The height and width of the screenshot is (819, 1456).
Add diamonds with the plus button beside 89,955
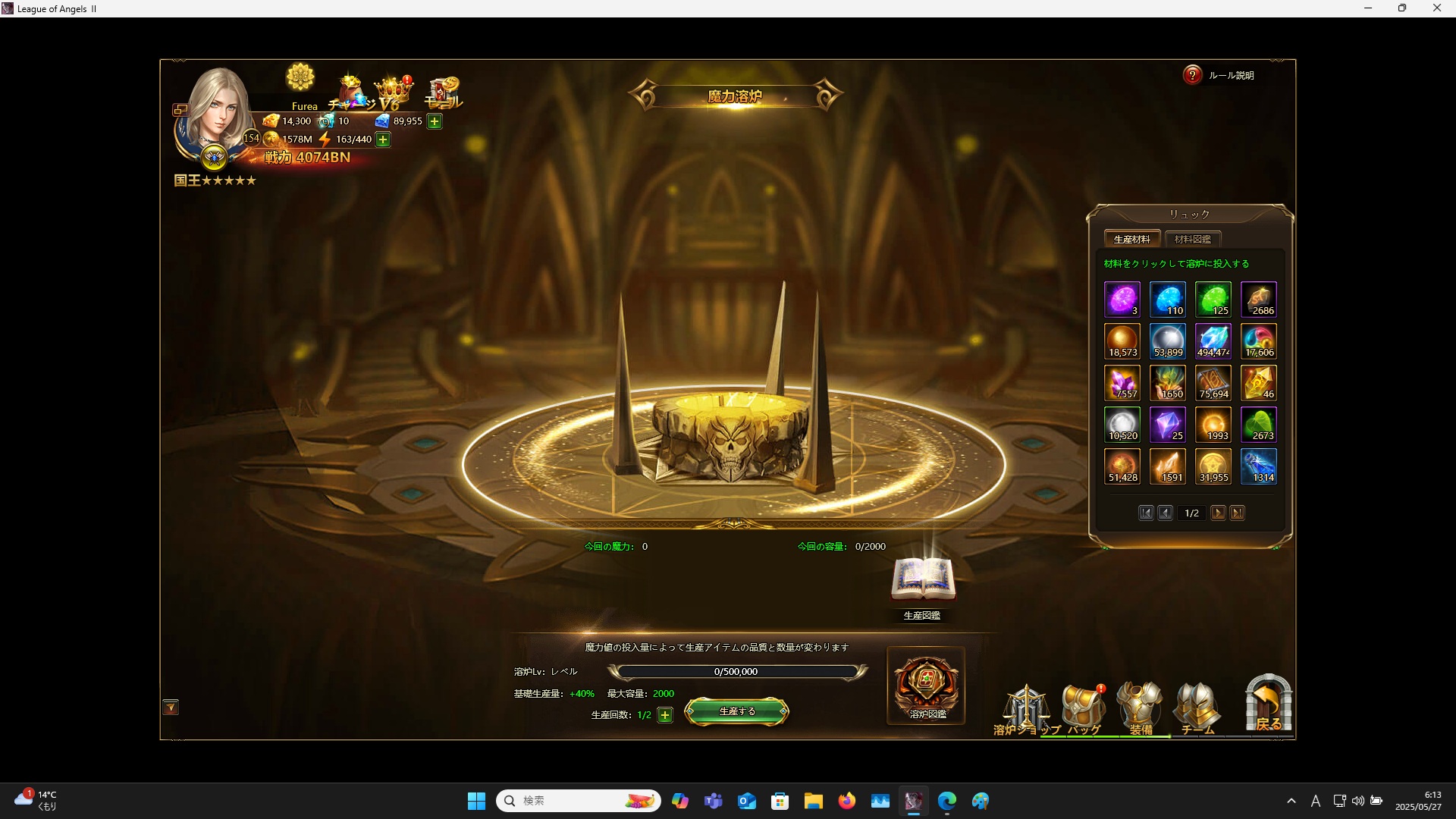click(435, 121)
